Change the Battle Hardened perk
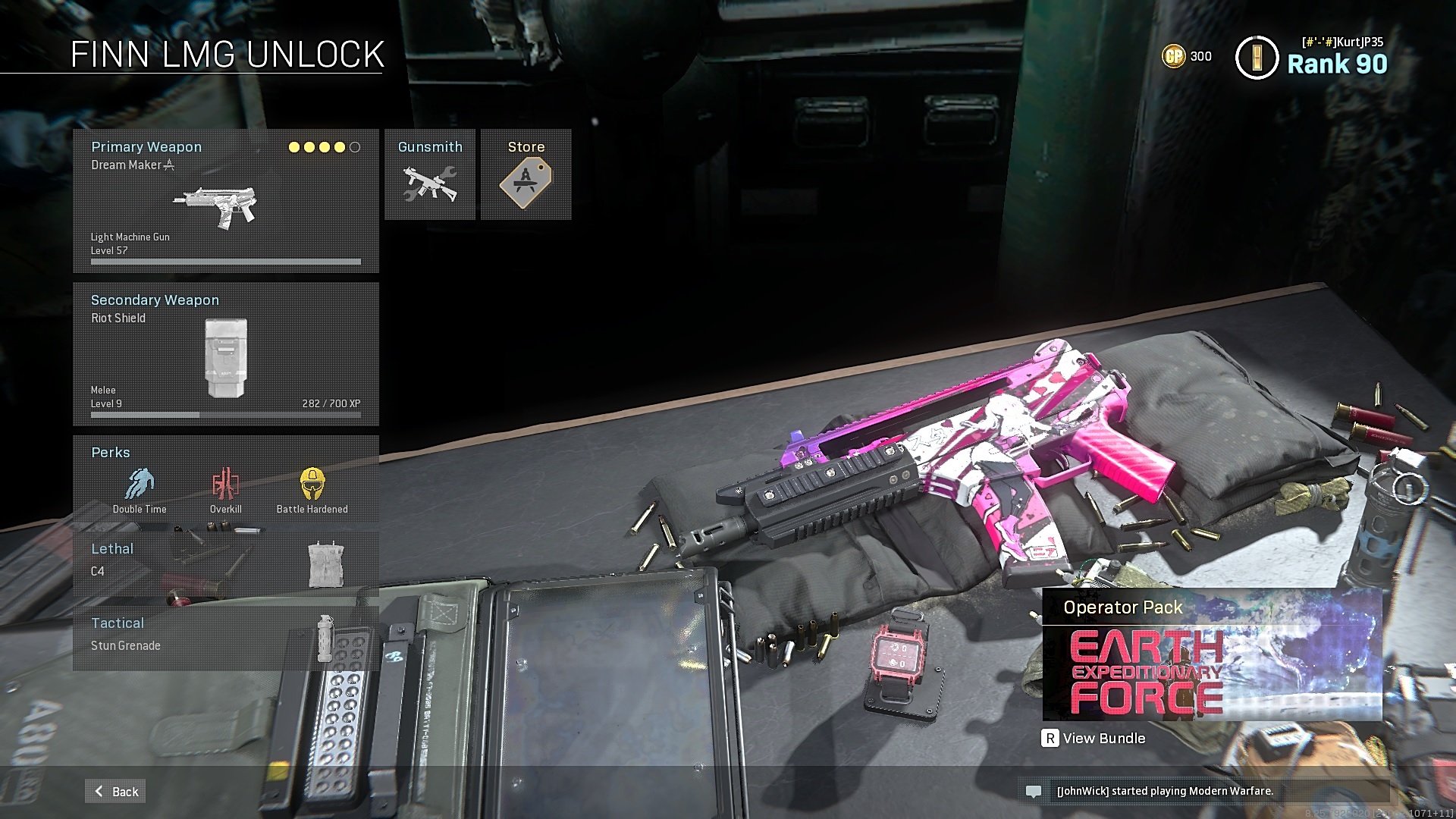The width and height of the screenshot is (1456, 819). (312, 490)
